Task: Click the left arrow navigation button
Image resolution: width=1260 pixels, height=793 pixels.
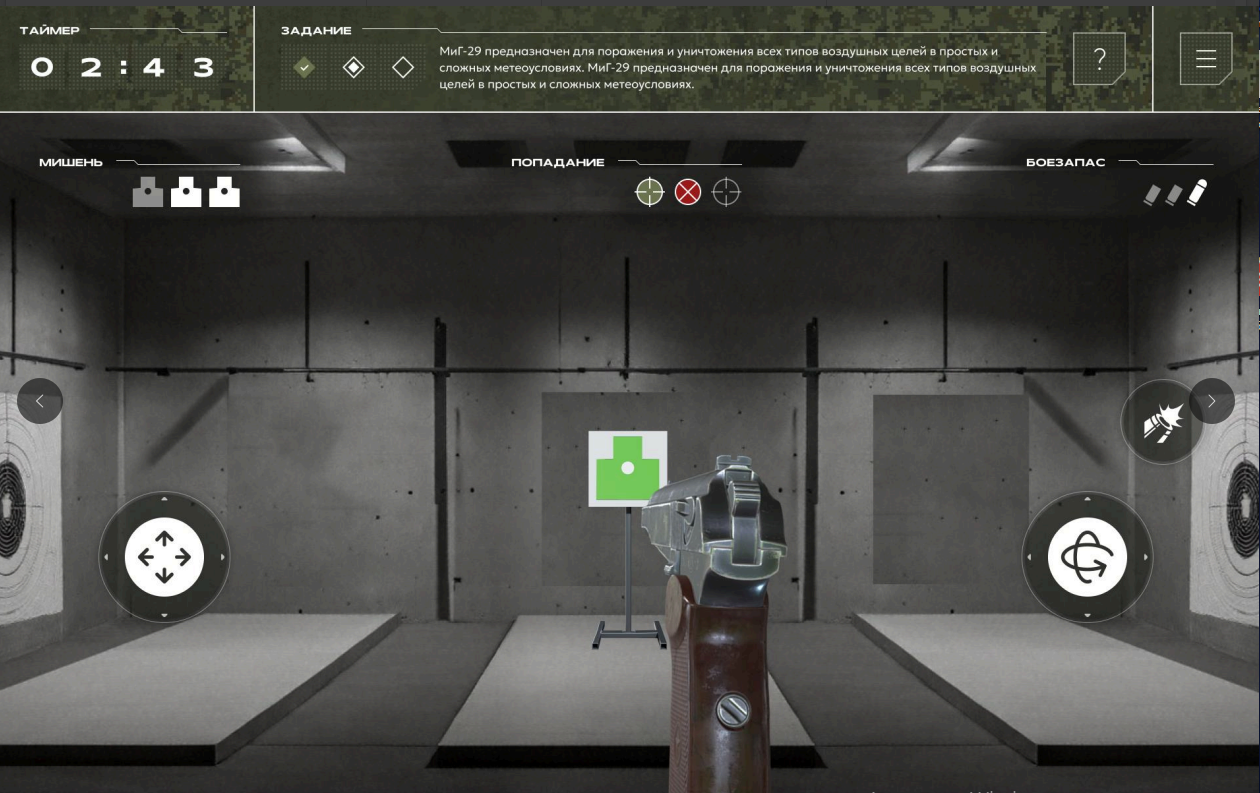Action: (40, 401)
